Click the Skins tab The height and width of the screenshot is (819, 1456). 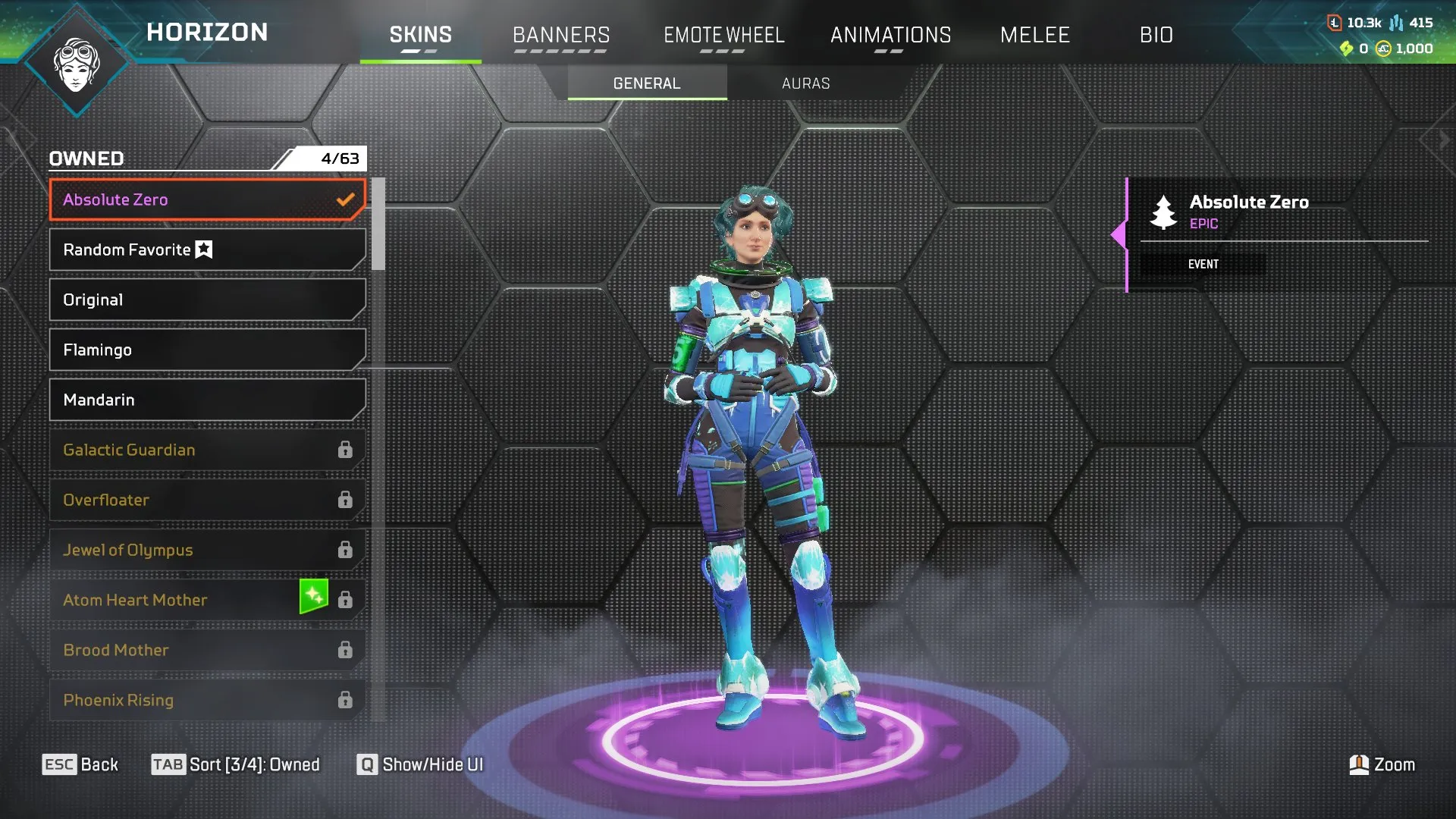point(420,35)
